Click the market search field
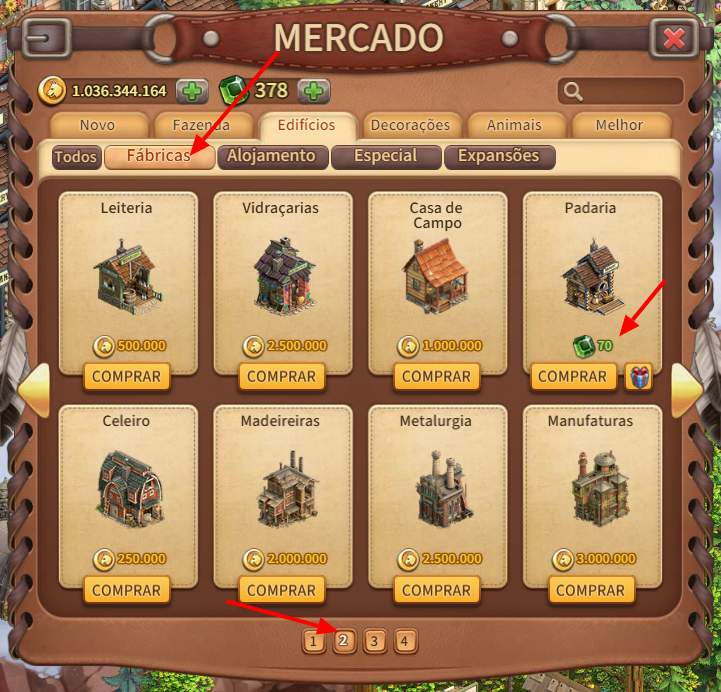Viewport: 721px width, 692px height. click(x=621, y=92)
